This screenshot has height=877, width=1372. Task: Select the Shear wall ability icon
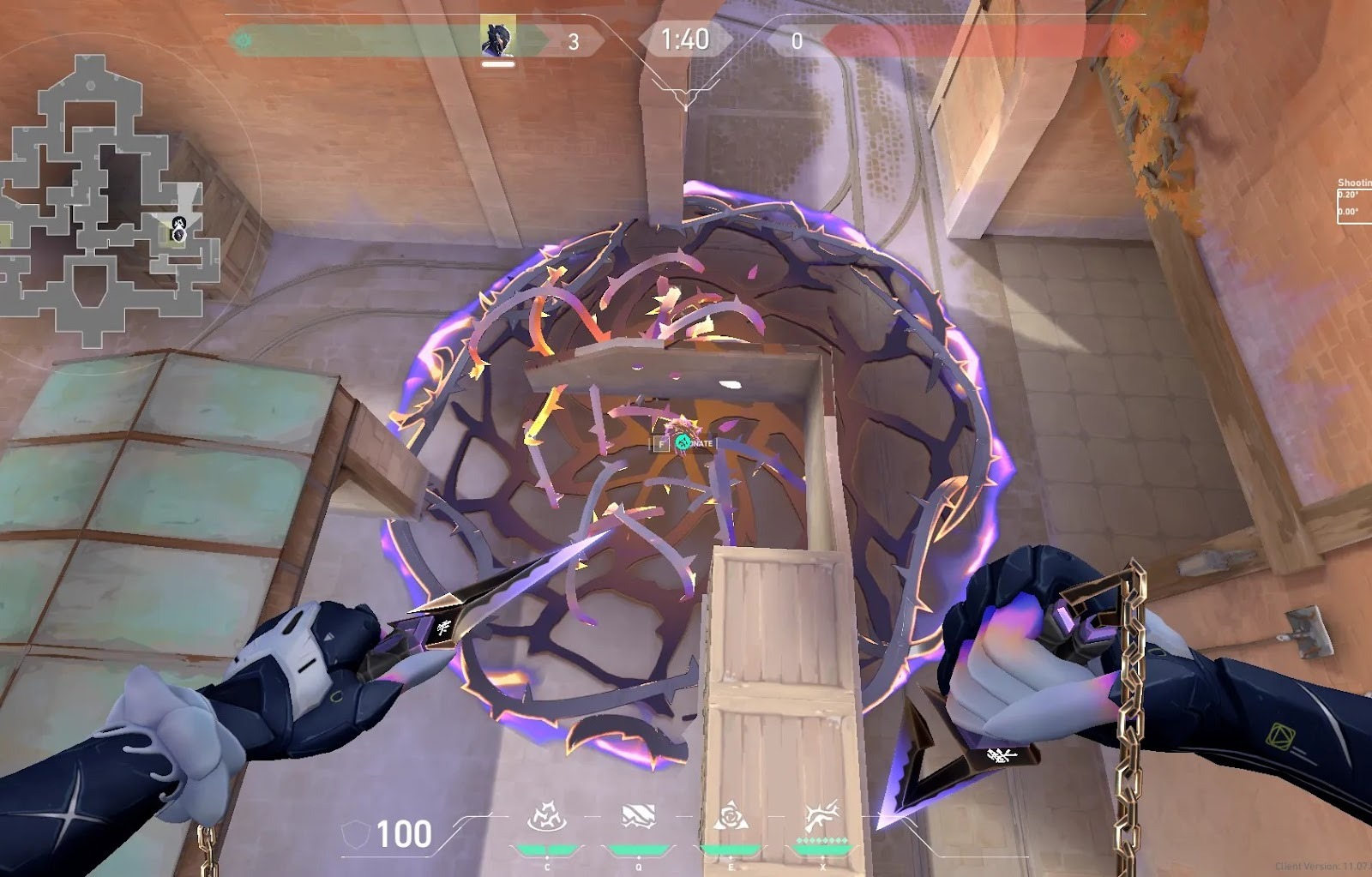(638, 817)
